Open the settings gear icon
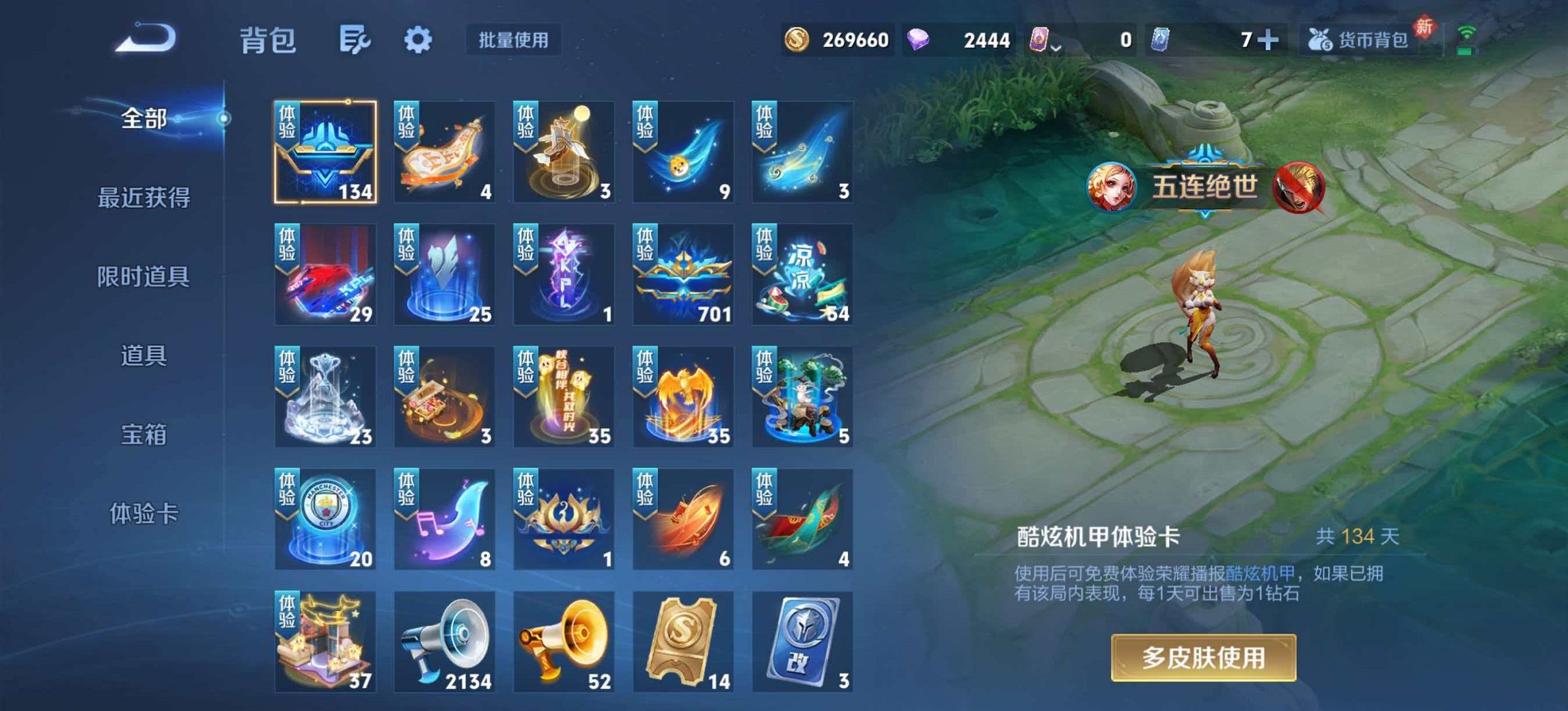1568x711 pixels. pos(419,40)
